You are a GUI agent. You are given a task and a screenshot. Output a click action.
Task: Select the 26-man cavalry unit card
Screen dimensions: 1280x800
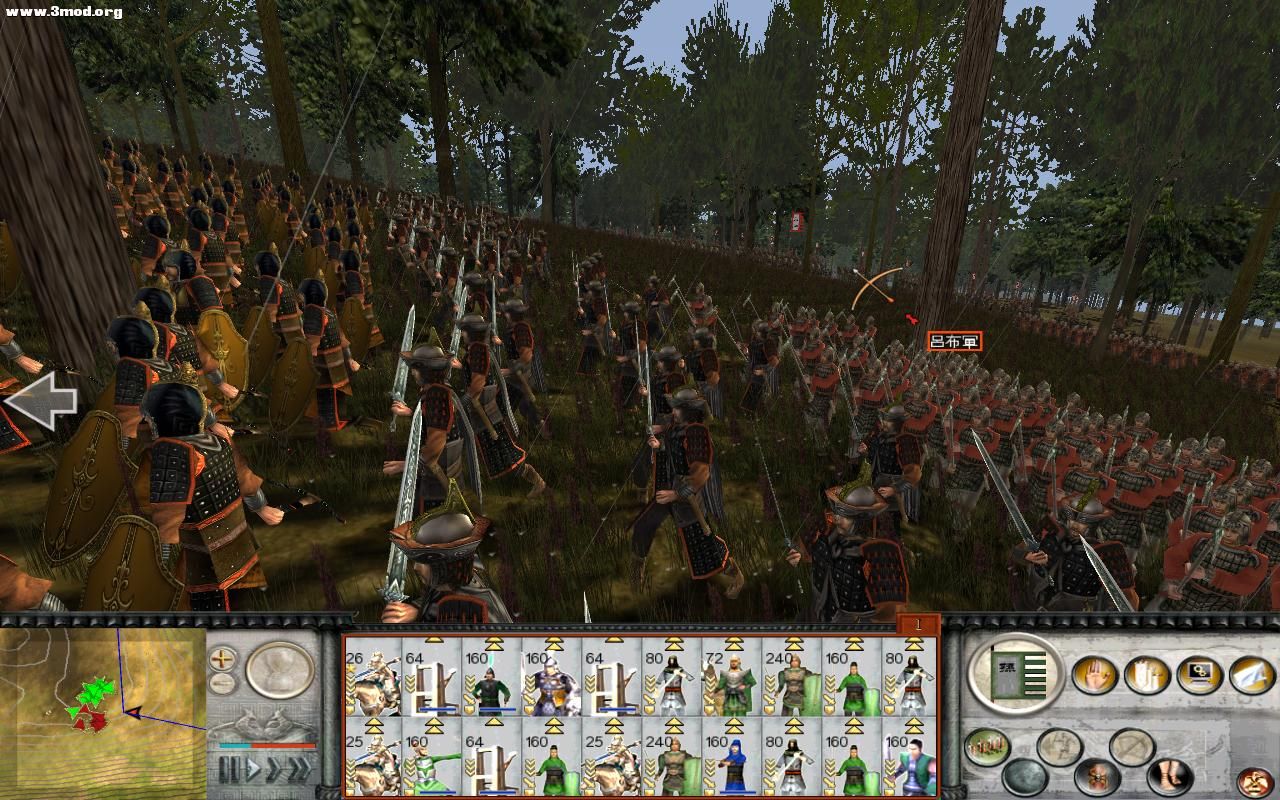pos(373,676)
